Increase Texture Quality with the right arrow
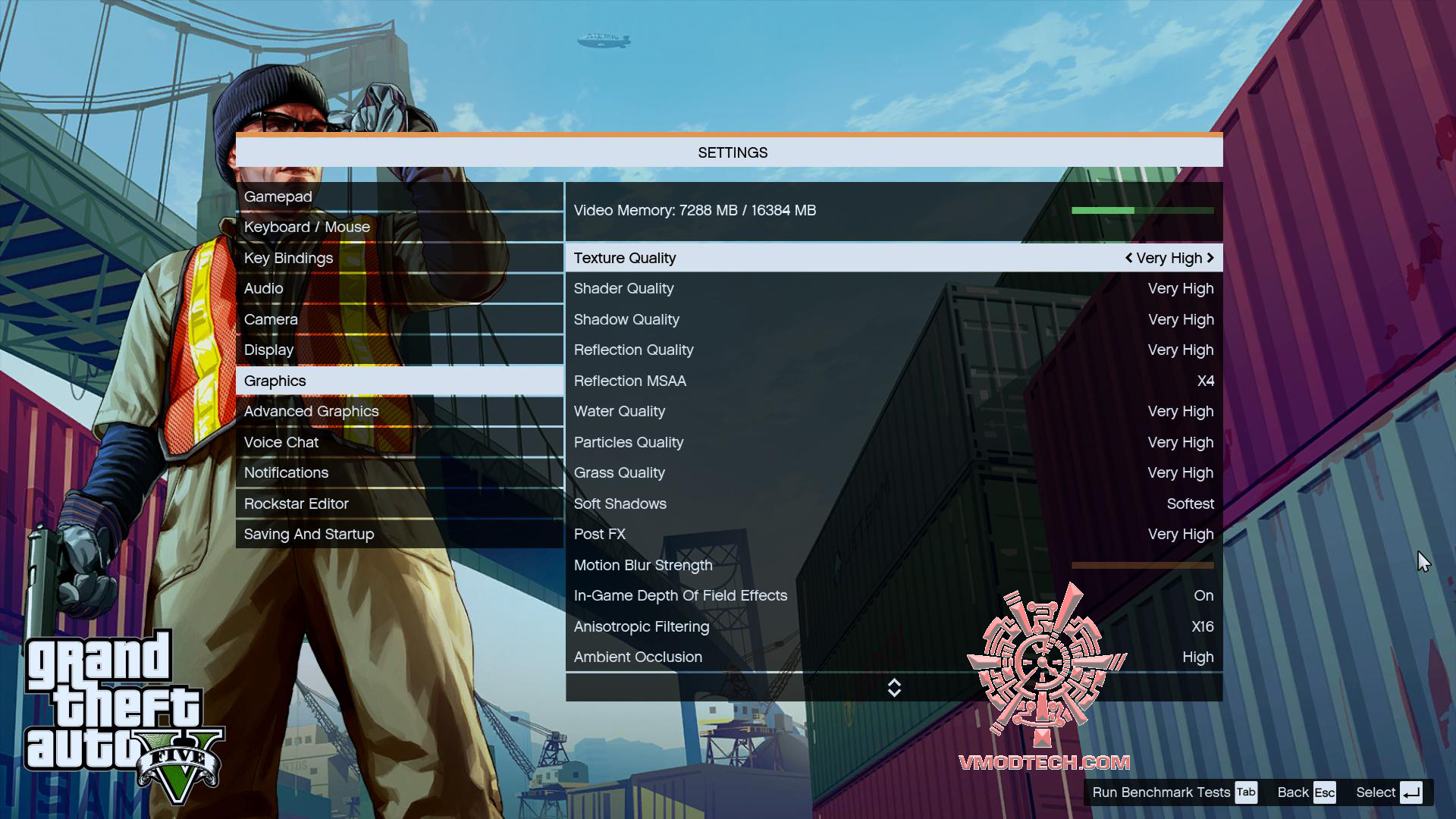1456x819 pixels. click(x=1212, y=258)
